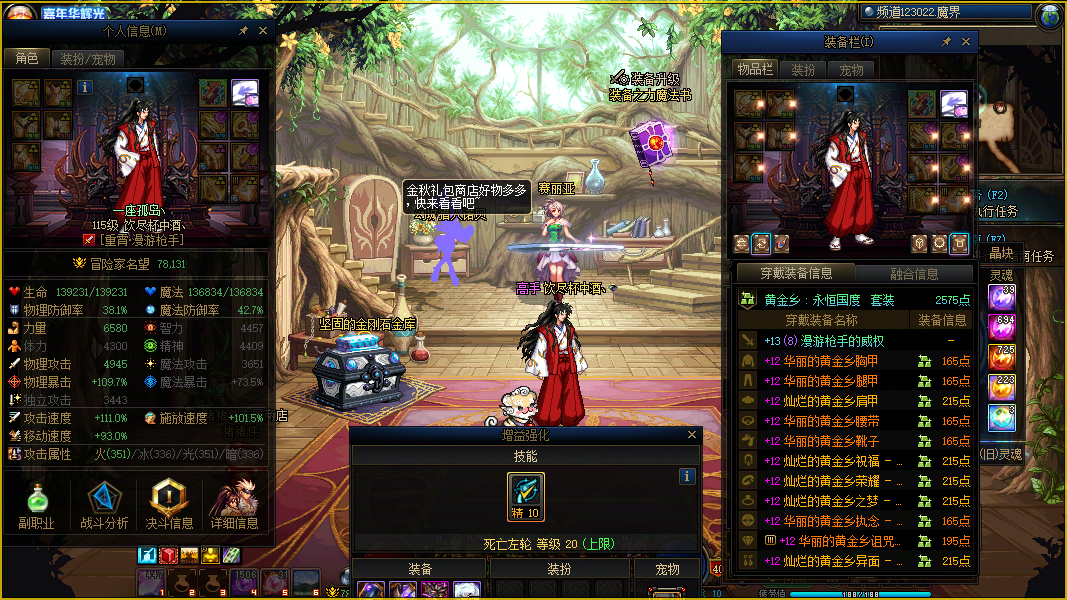Close the 增益强化 buff enhancement panel
The image size is (1067, 600).
point(691,435)
